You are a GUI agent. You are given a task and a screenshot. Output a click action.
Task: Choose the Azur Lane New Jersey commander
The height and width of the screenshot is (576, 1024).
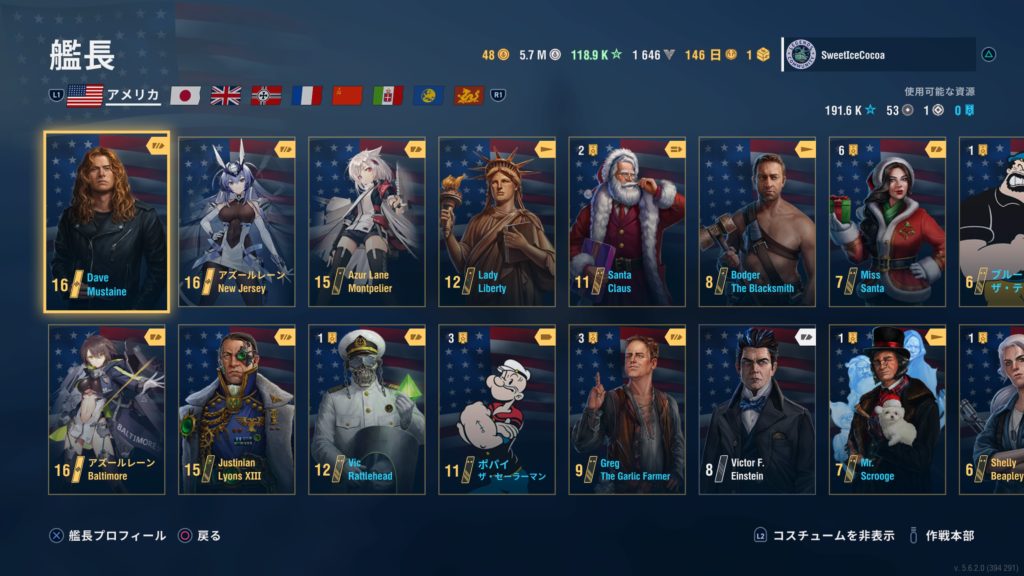(x=237, y=222)
